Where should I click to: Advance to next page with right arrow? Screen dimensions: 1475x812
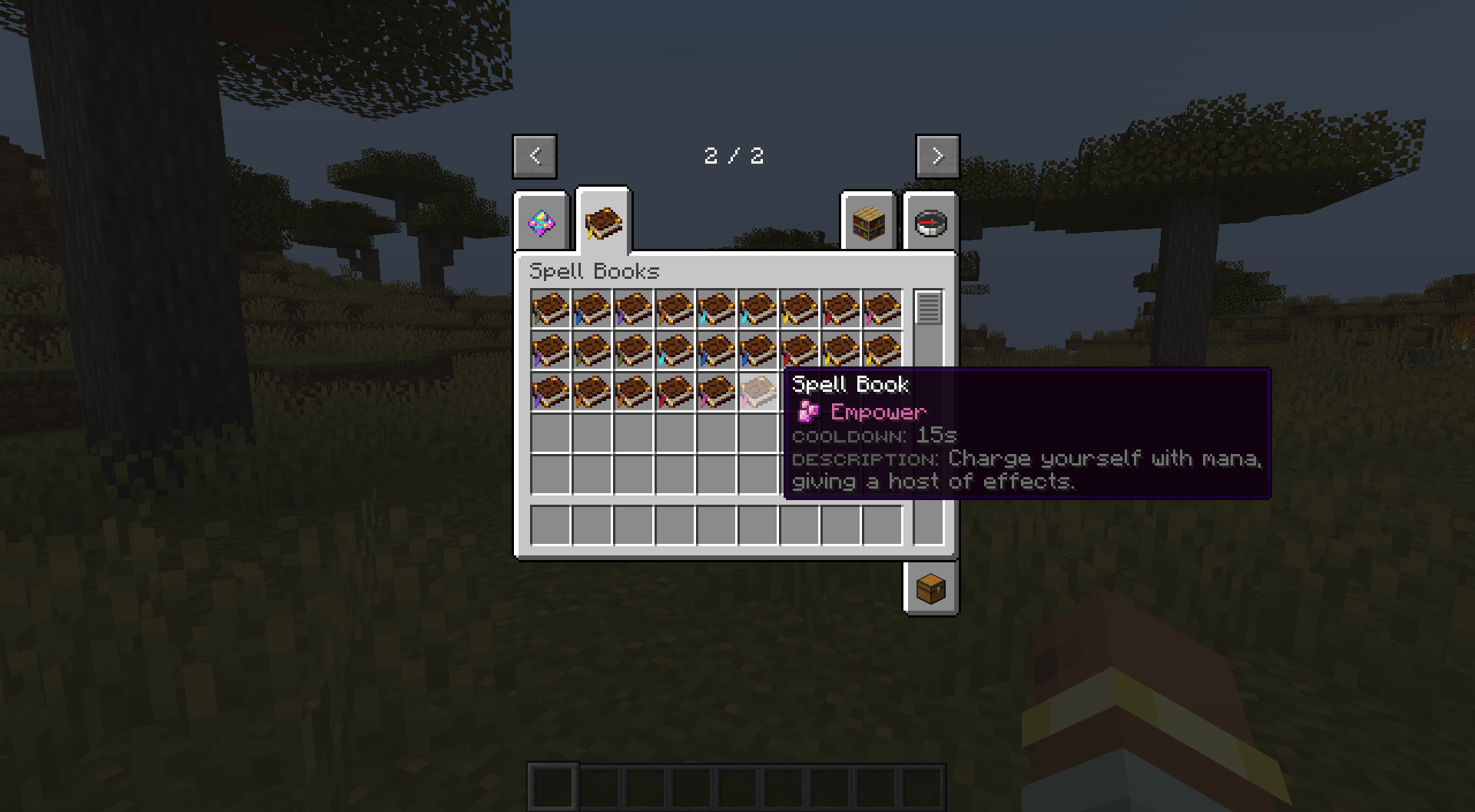click(937, 156)
